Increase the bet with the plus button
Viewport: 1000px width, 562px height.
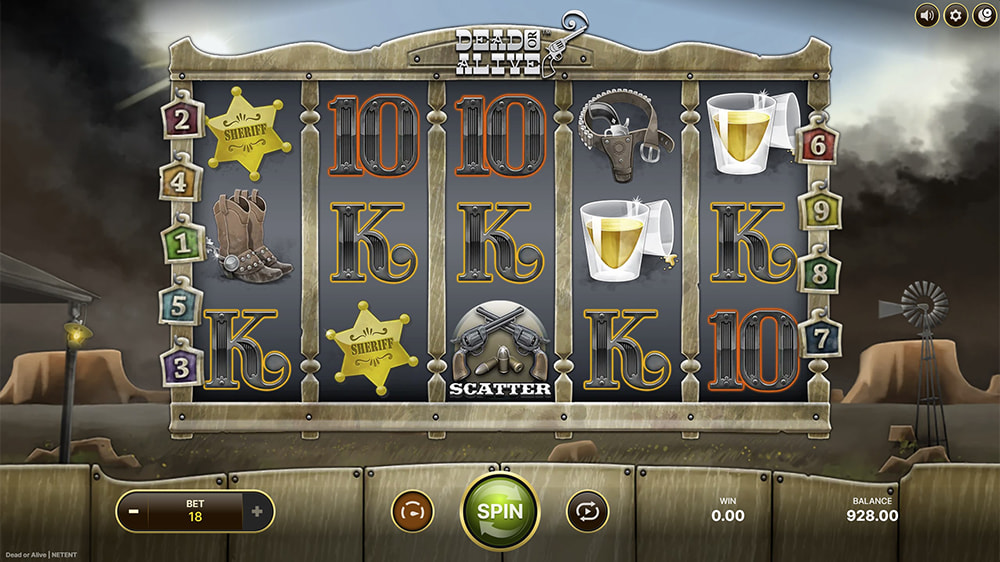point(257,511)
